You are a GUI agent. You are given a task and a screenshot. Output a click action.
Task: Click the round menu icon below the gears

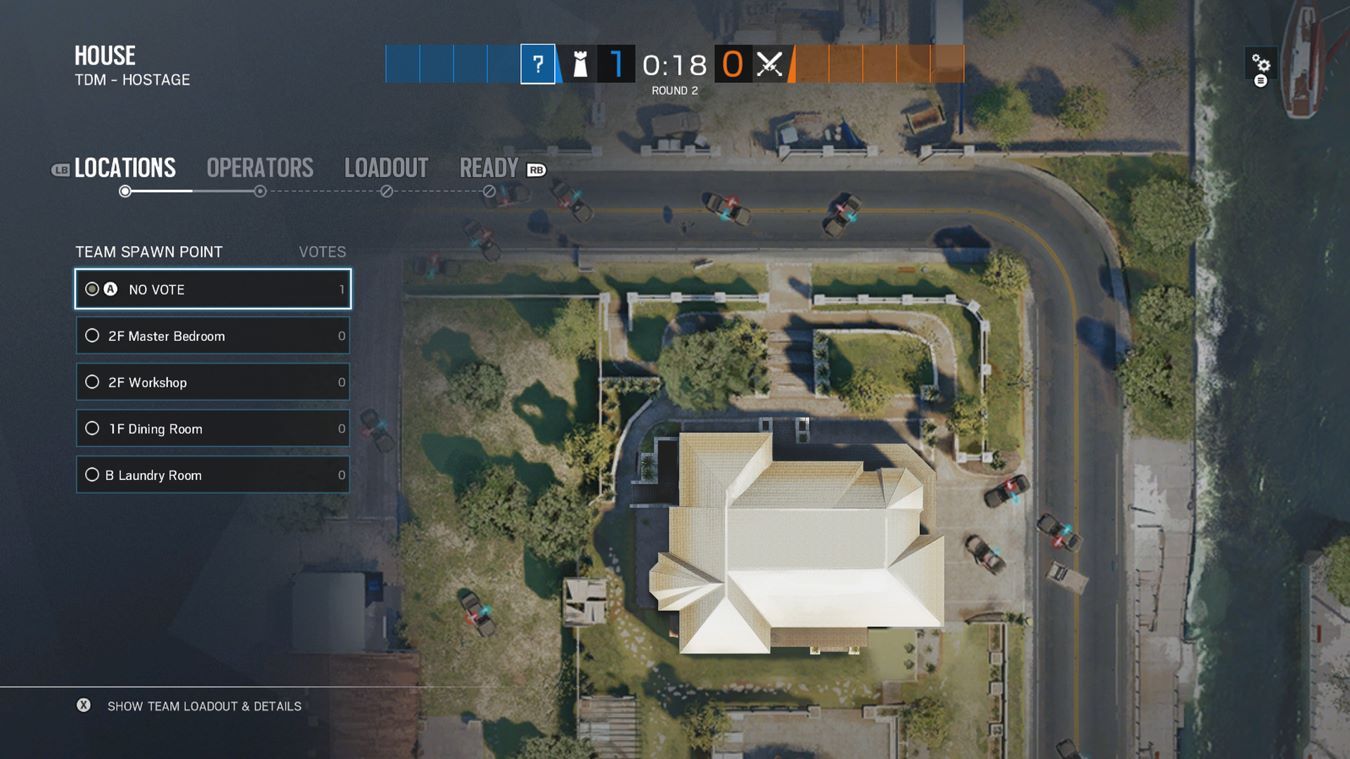click(x=1260, y=78)
